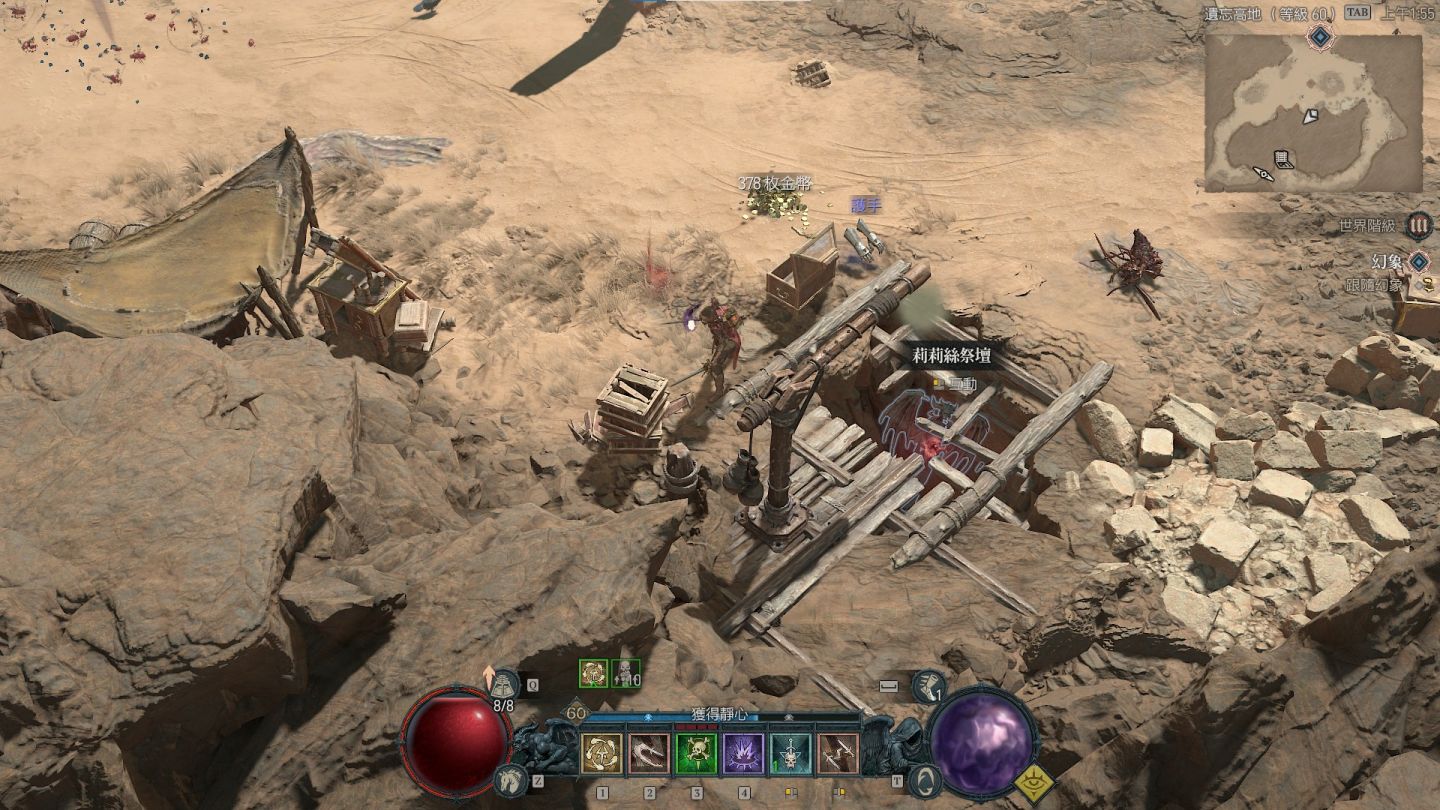Inspect the skeleton minion buff icon
The height and width of the screenshot is (810, 1440).
click(625, 673)
